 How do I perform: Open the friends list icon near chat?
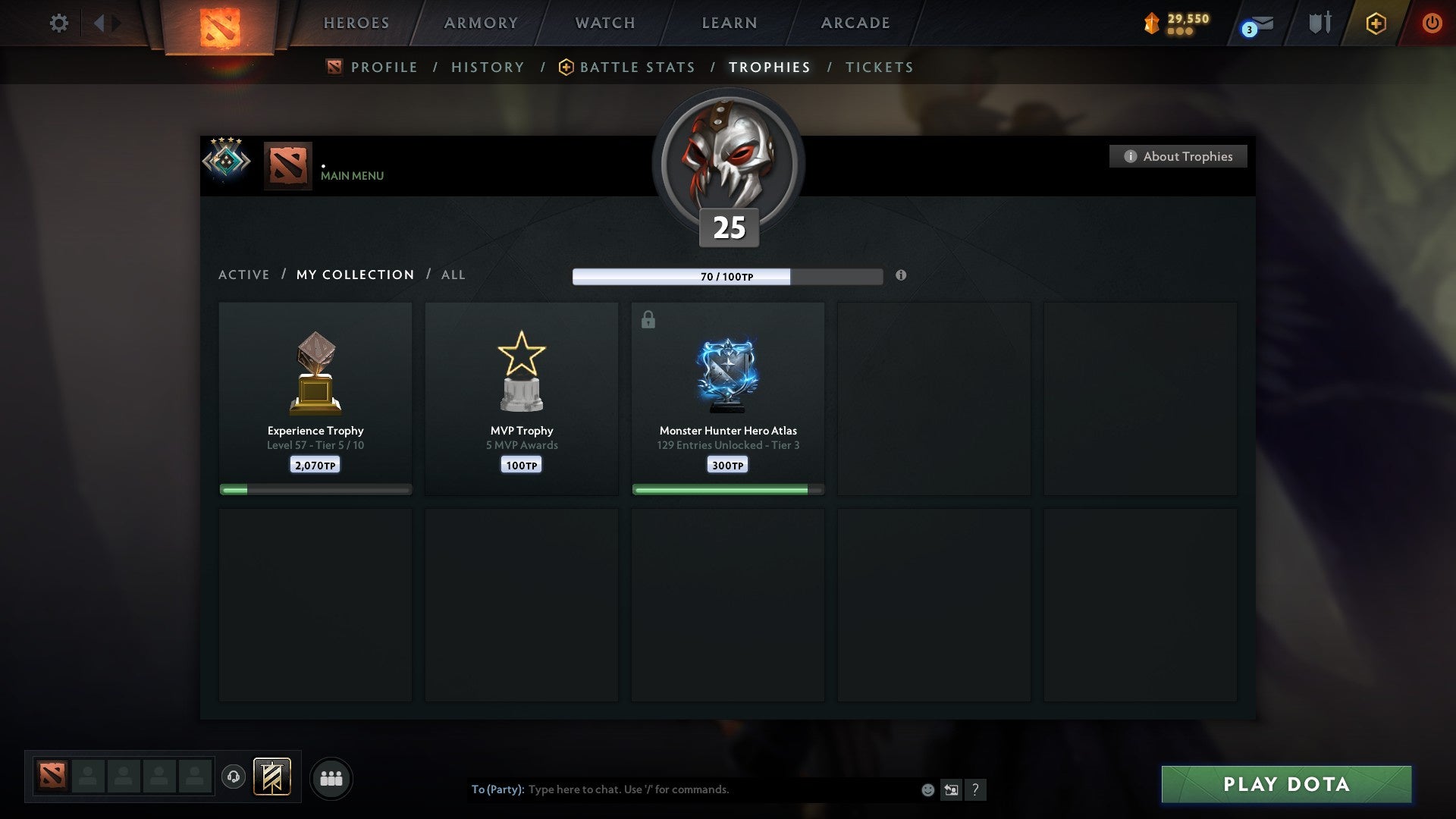331,777
